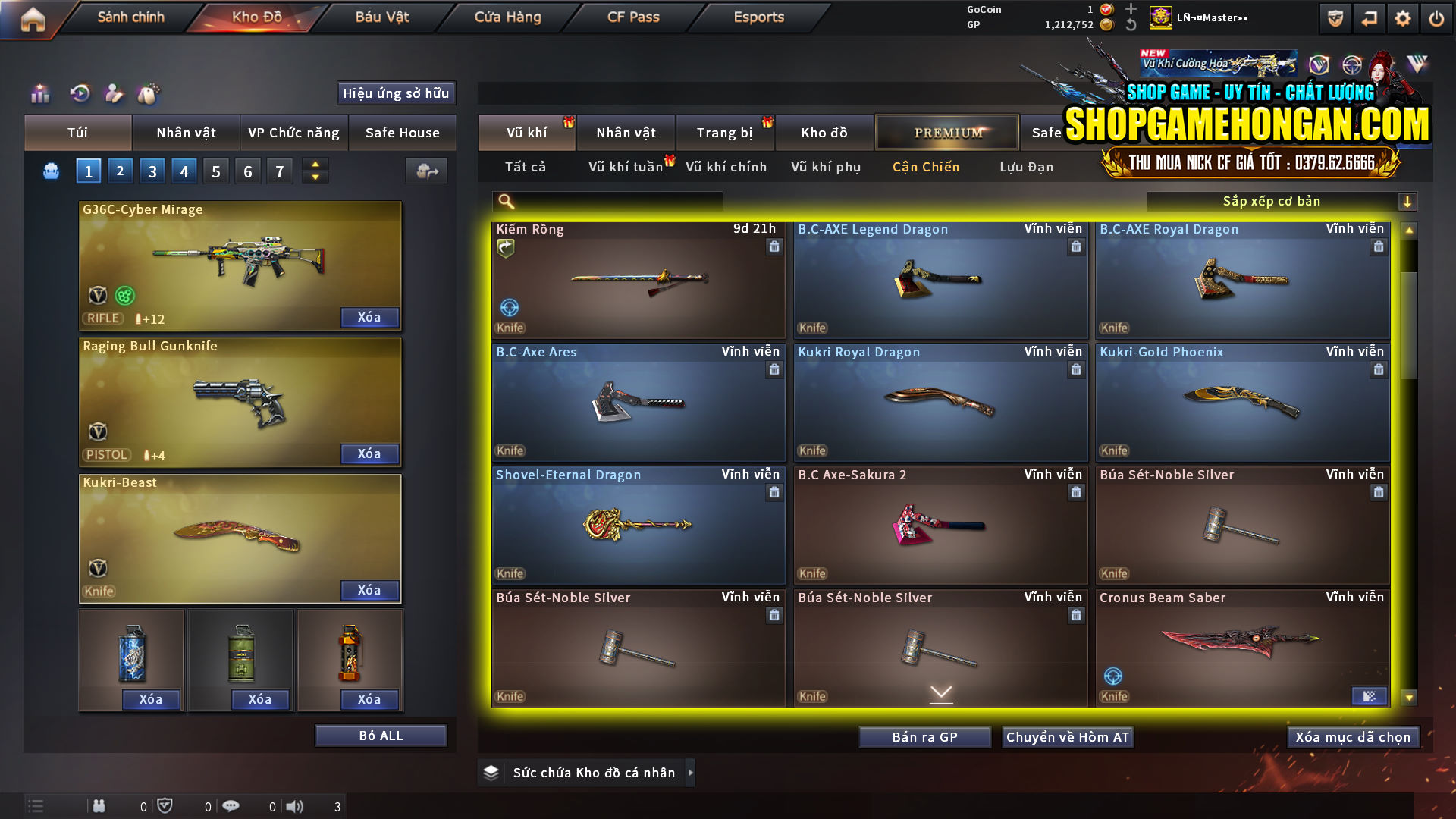Viewport: 1456px width, 819px height.
Task: Click the clan shield icon in the status bar
Action: (x=165, y=805)
